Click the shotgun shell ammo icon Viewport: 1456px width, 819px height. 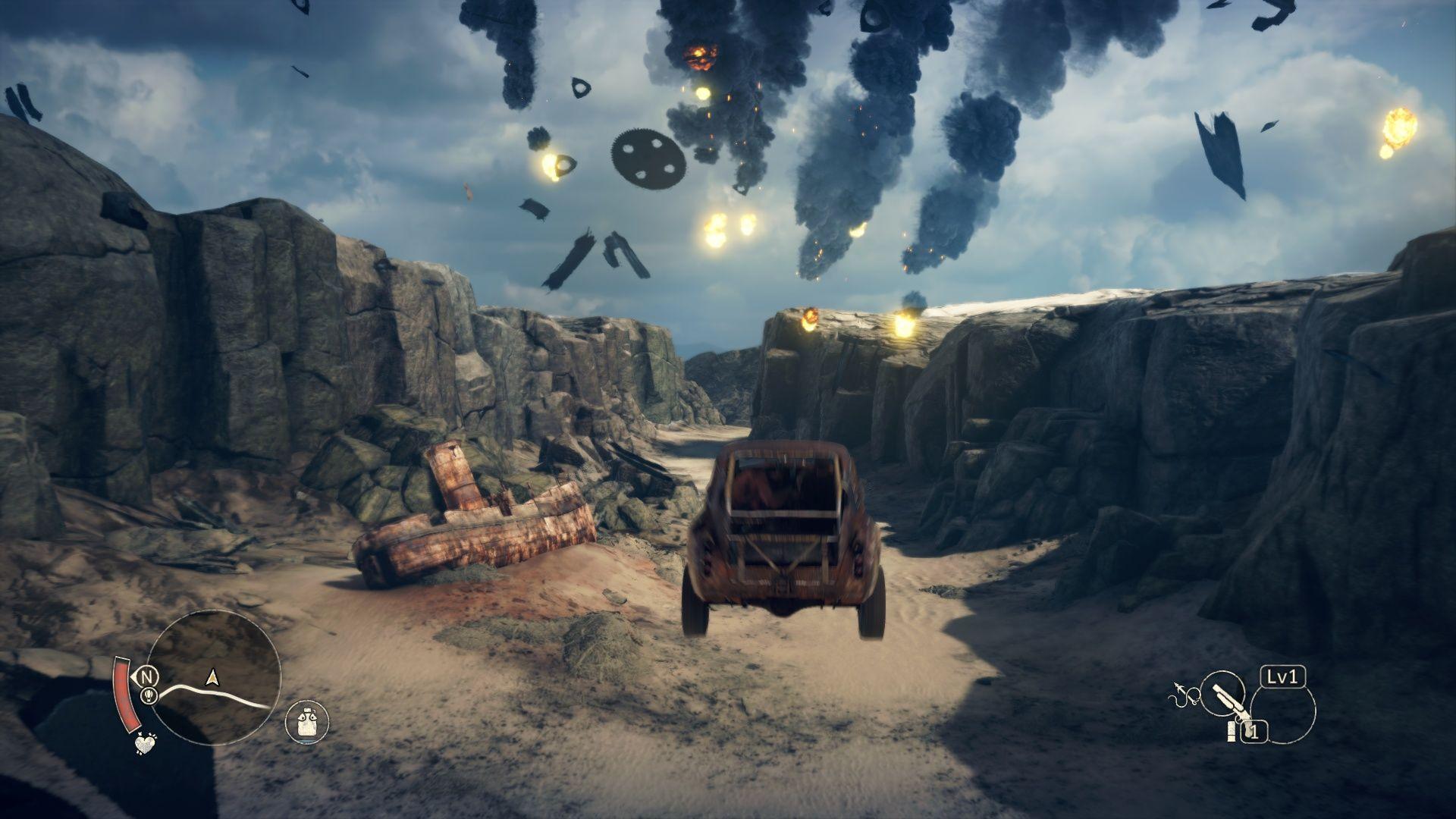point(1232,731)
